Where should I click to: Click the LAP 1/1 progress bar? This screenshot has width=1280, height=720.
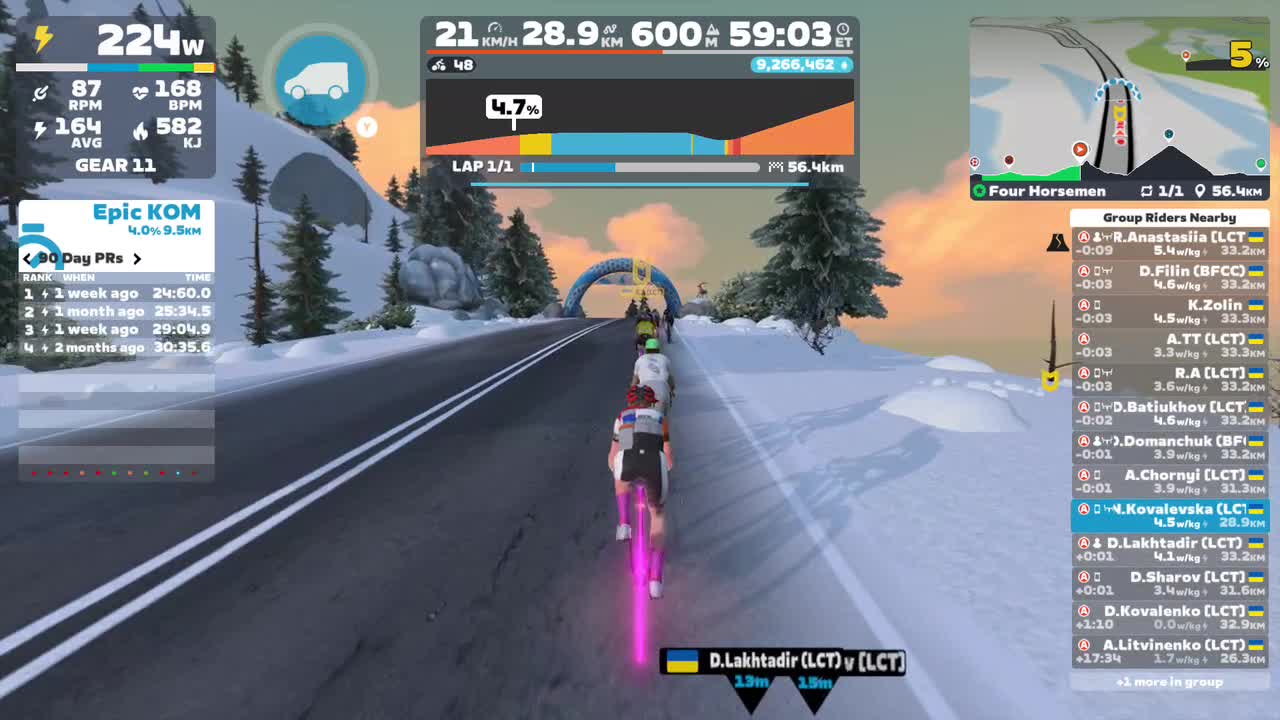click(x=640, y=166)
